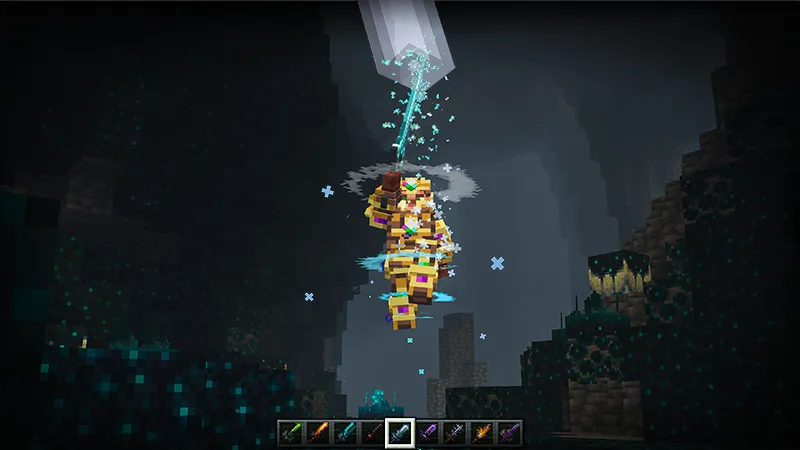Select the bright purple sword with green hilt
800x450 pixels.
427,432
